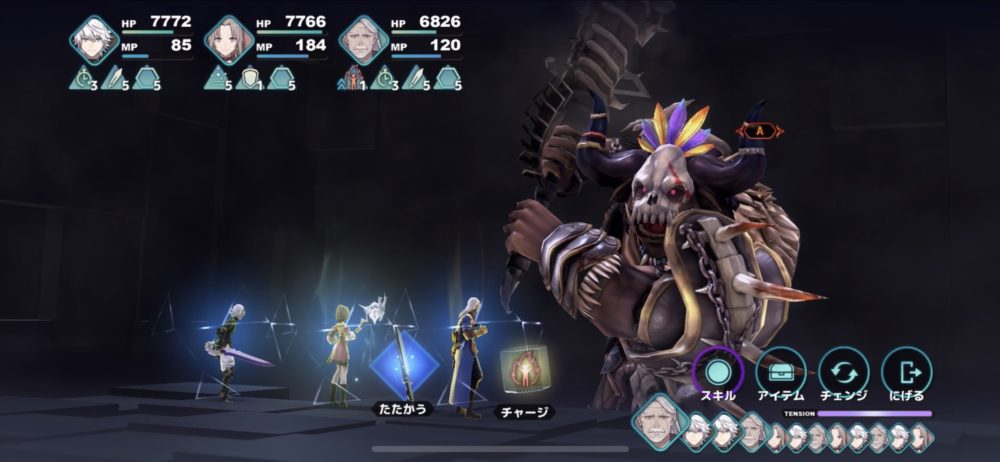Tap the にげる (Escape) button
The image size is (1000, 462).
coord(907,372)
